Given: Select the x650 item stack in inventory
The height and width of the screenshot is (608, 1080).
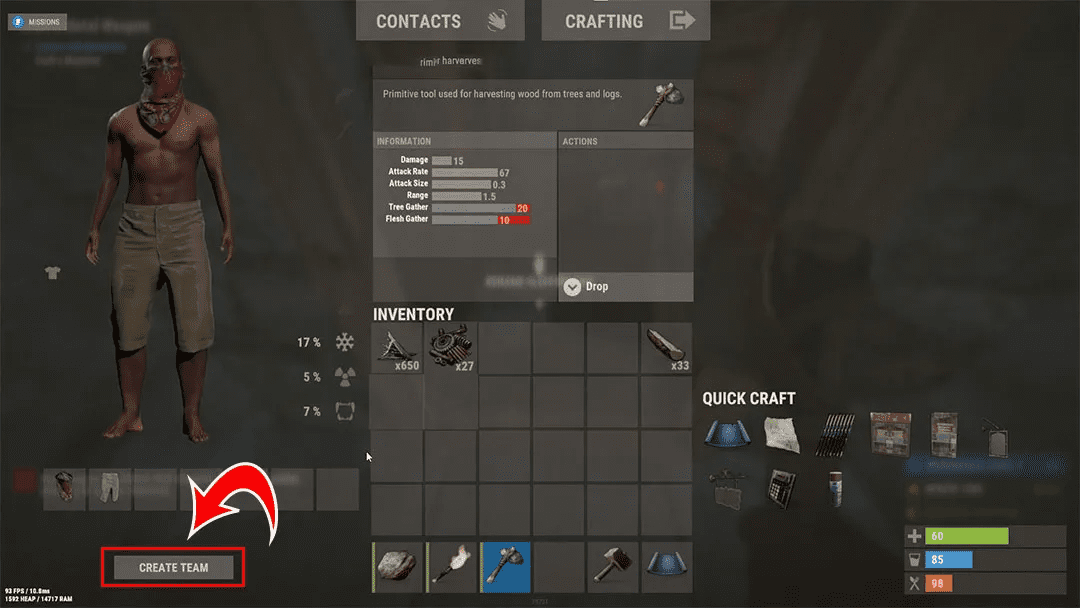Looking at the screenshot, I should [398, 347].
